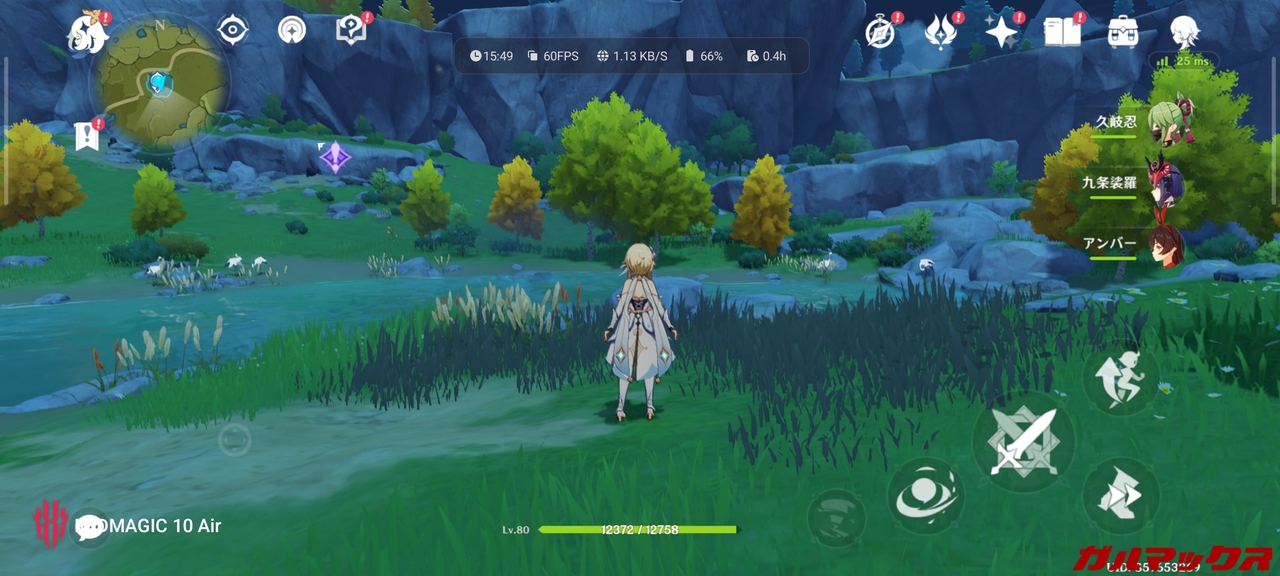Viewport: 1280px width, 576px height.
Task: Open the Paimon main menu
Action: pos(88,33)
